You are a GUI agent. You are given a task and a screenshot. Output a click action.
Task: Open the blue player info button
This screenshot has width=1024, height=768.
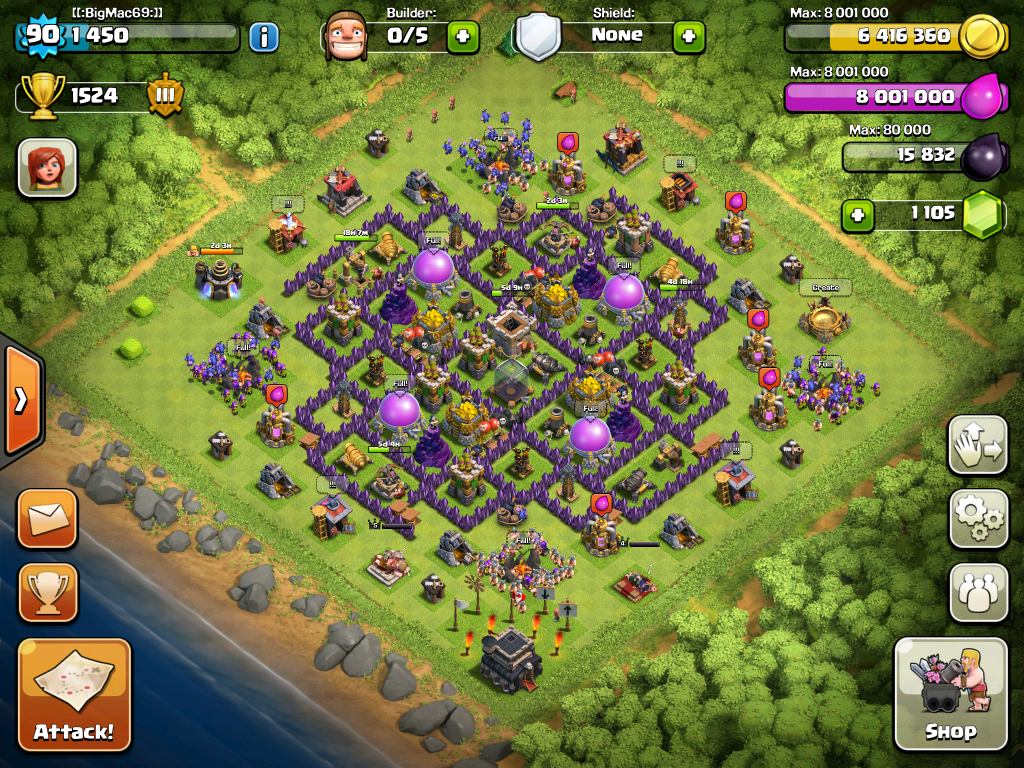[x=264, y=38]
